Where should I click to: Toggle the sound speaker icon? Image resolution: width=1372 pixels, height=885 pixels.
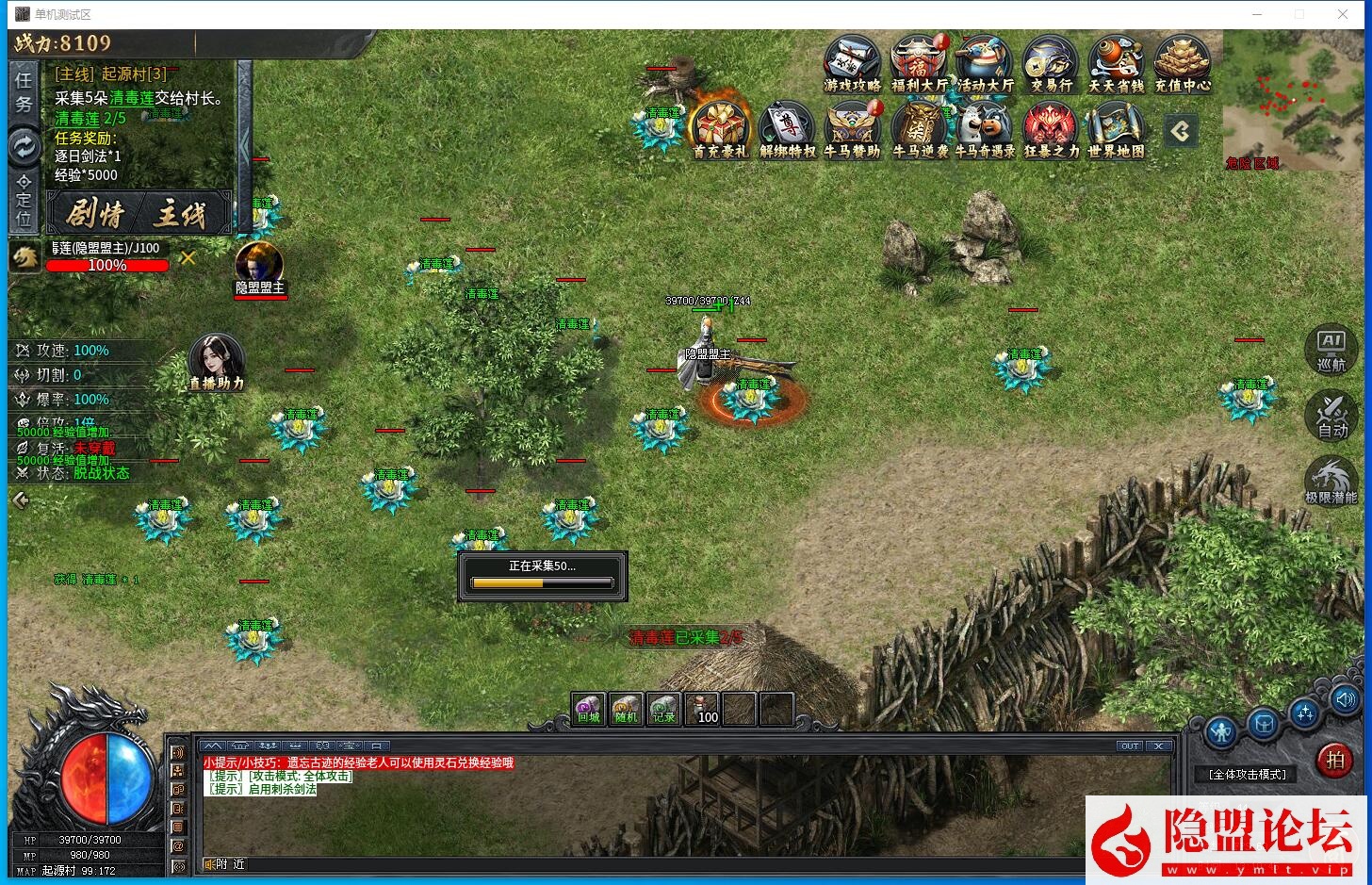tap(1345, 699)
